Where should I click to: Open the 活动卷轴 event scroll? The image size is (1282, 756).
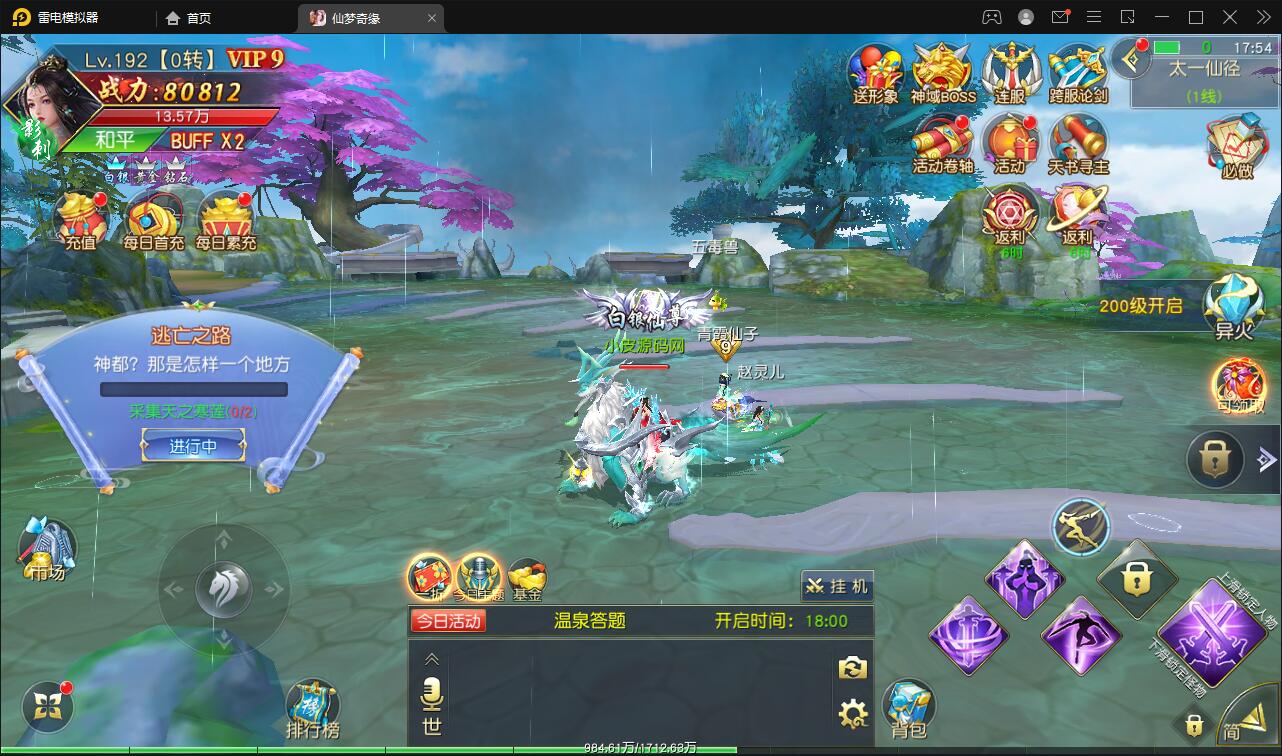pos(942,143)
